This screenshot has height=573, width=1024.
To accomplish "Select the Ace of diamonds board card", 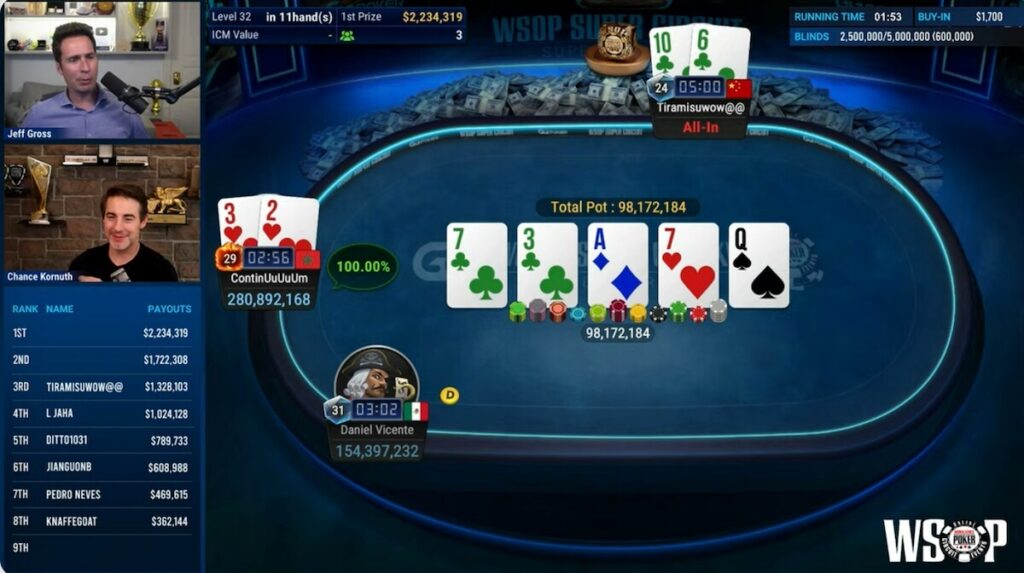I will 618,265.
